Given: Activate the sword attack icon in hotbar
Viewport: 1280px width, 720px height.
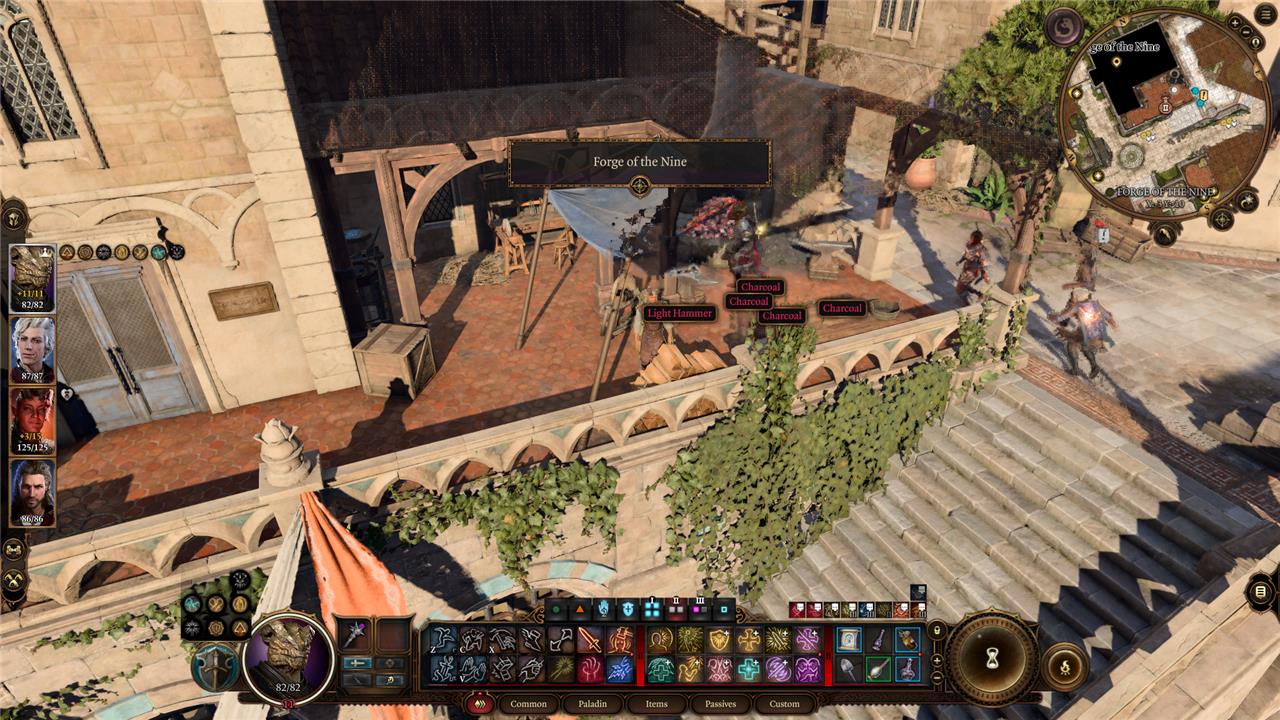Looking at the screenshot, I should click(x=590, y=640).
